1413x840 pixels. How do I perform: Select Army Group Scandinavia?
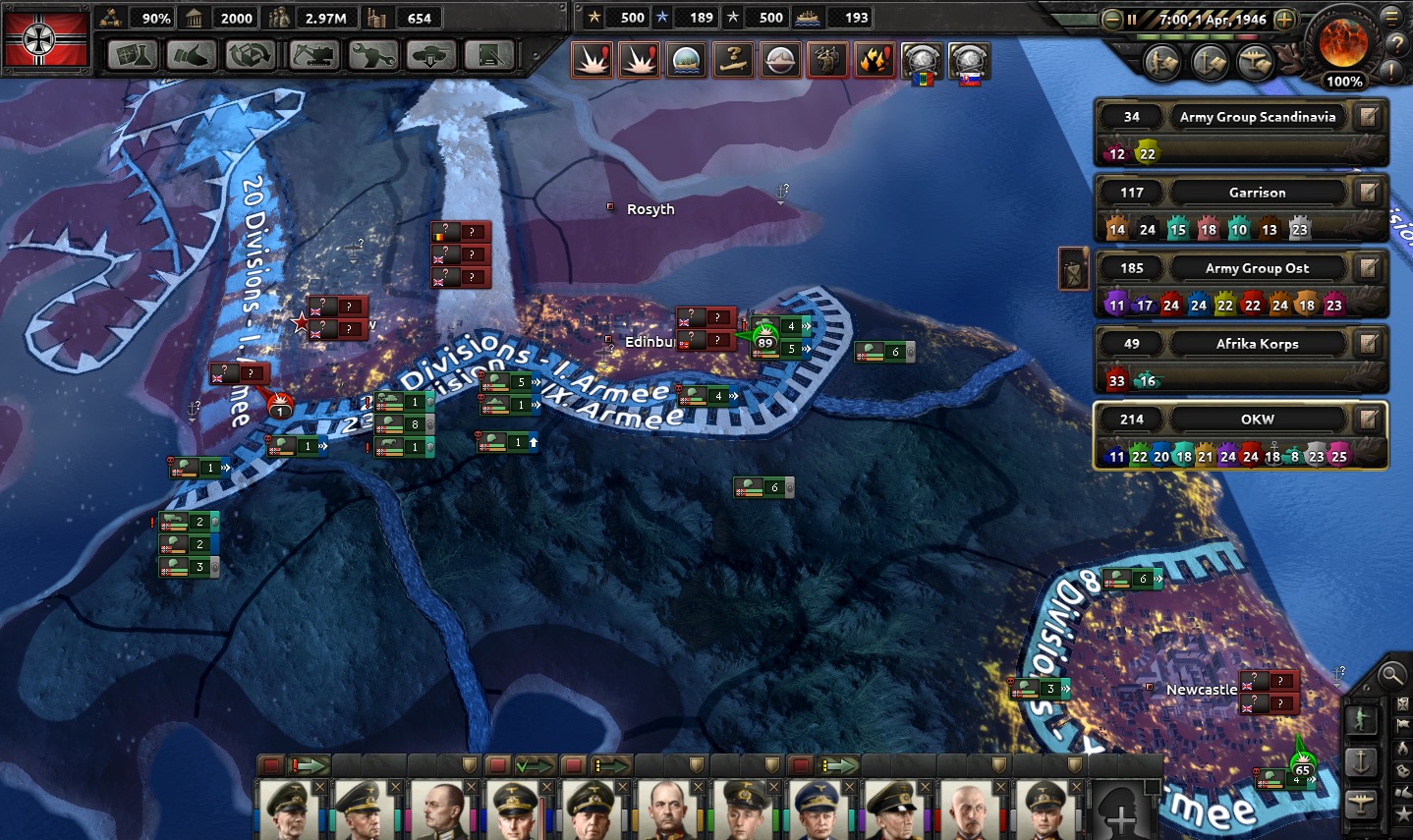(1257, 117)
